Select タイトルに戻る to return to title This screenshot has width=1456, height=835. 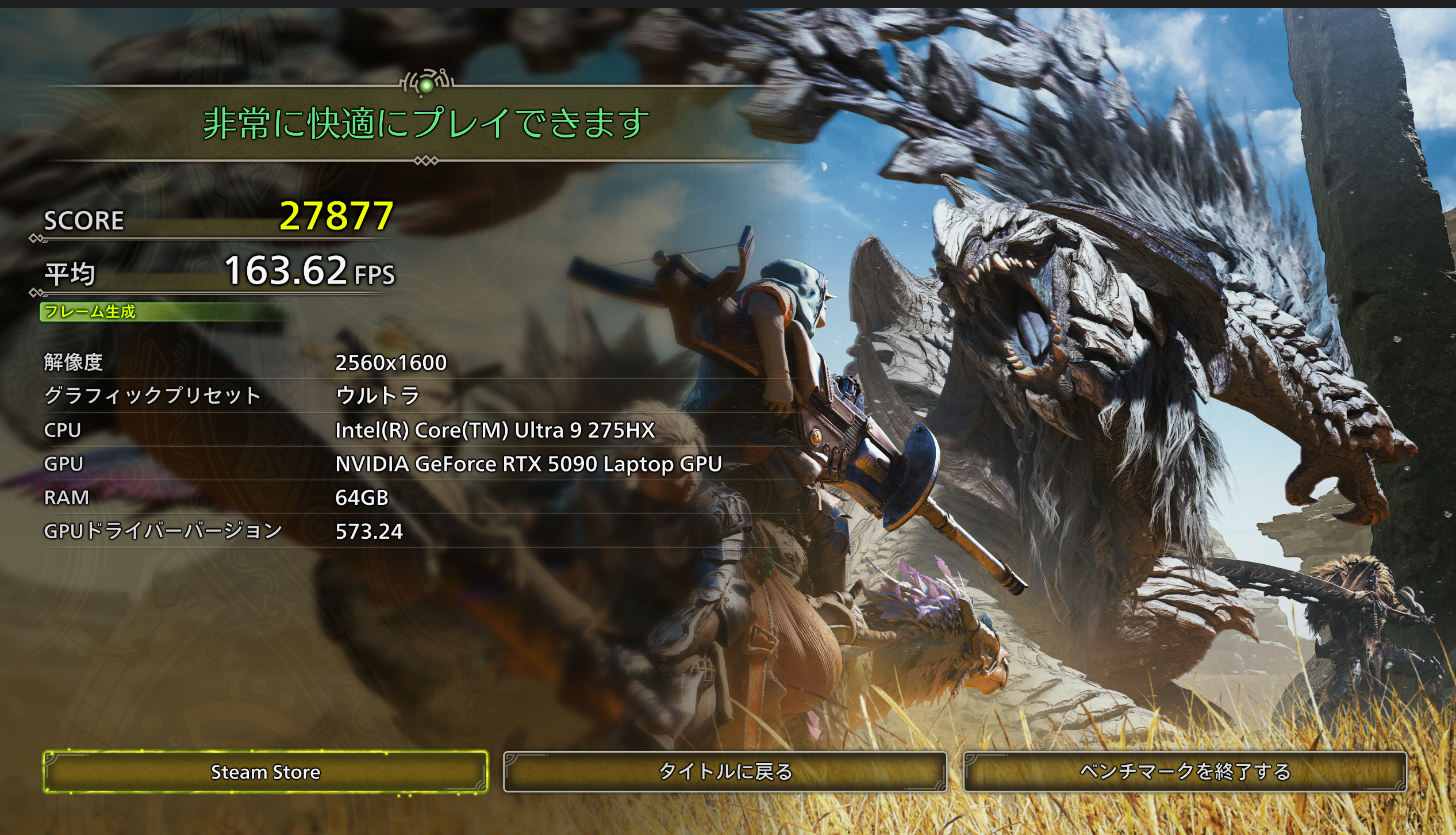tap(725, 772)
